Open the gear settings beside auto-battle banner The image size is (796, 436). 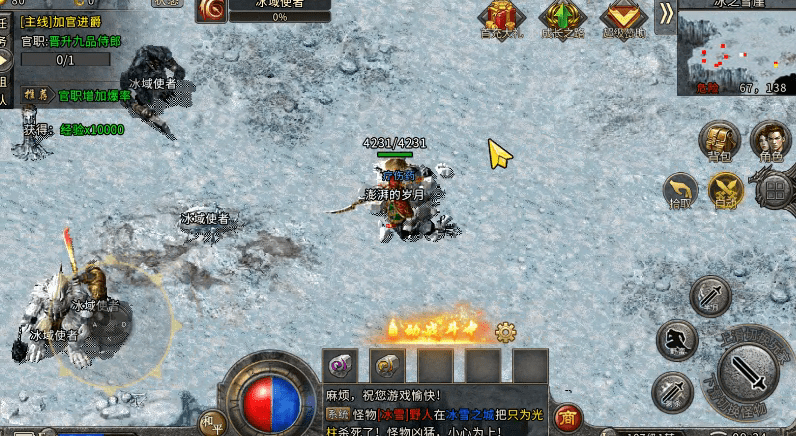coord(506,331)
